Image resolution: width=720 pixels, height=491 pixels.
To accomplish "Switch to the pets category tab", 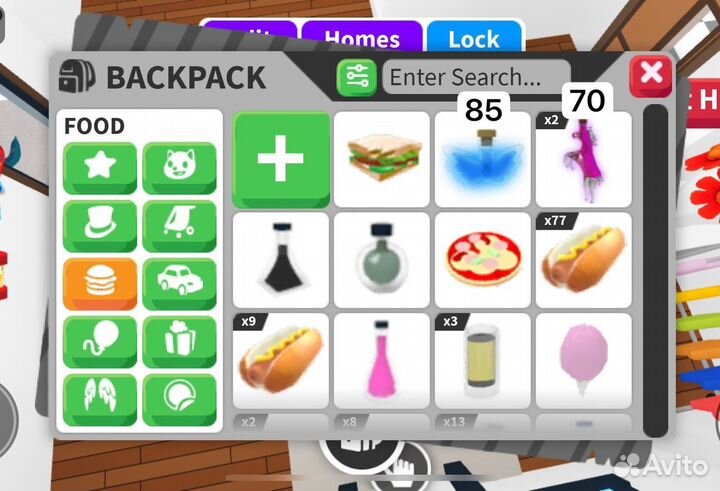I will tap(179, 168).
